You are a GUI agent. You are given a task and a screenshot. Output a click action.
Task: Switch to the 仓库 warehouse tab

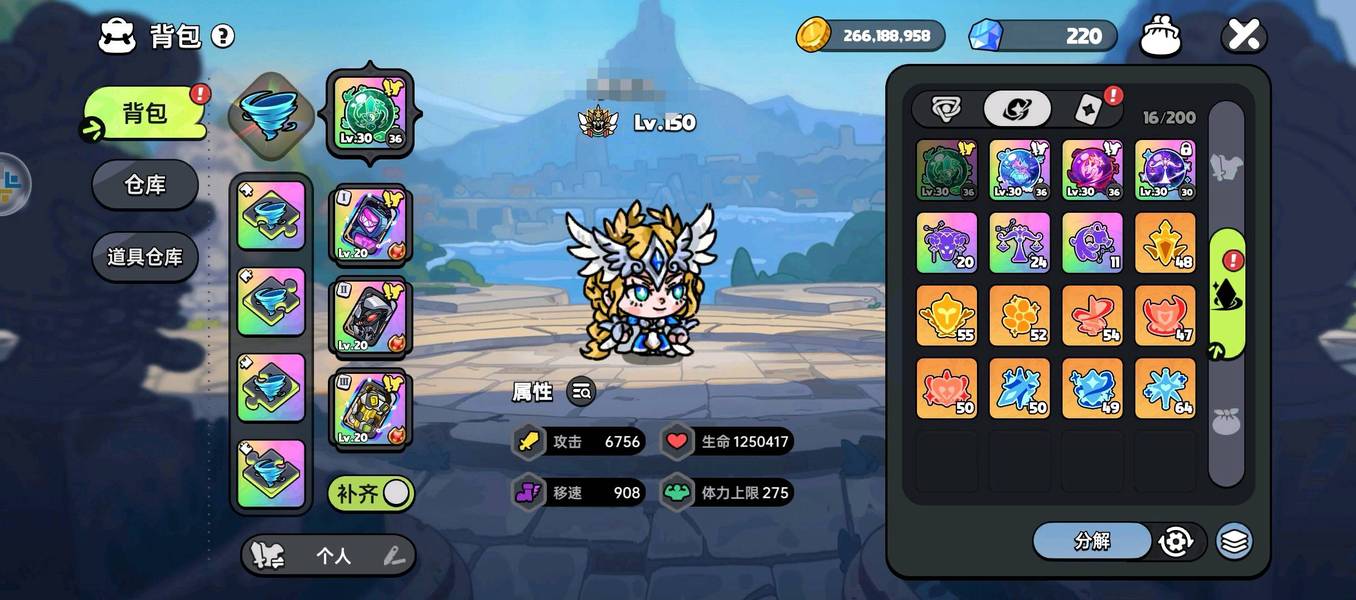tap(145, 185)
